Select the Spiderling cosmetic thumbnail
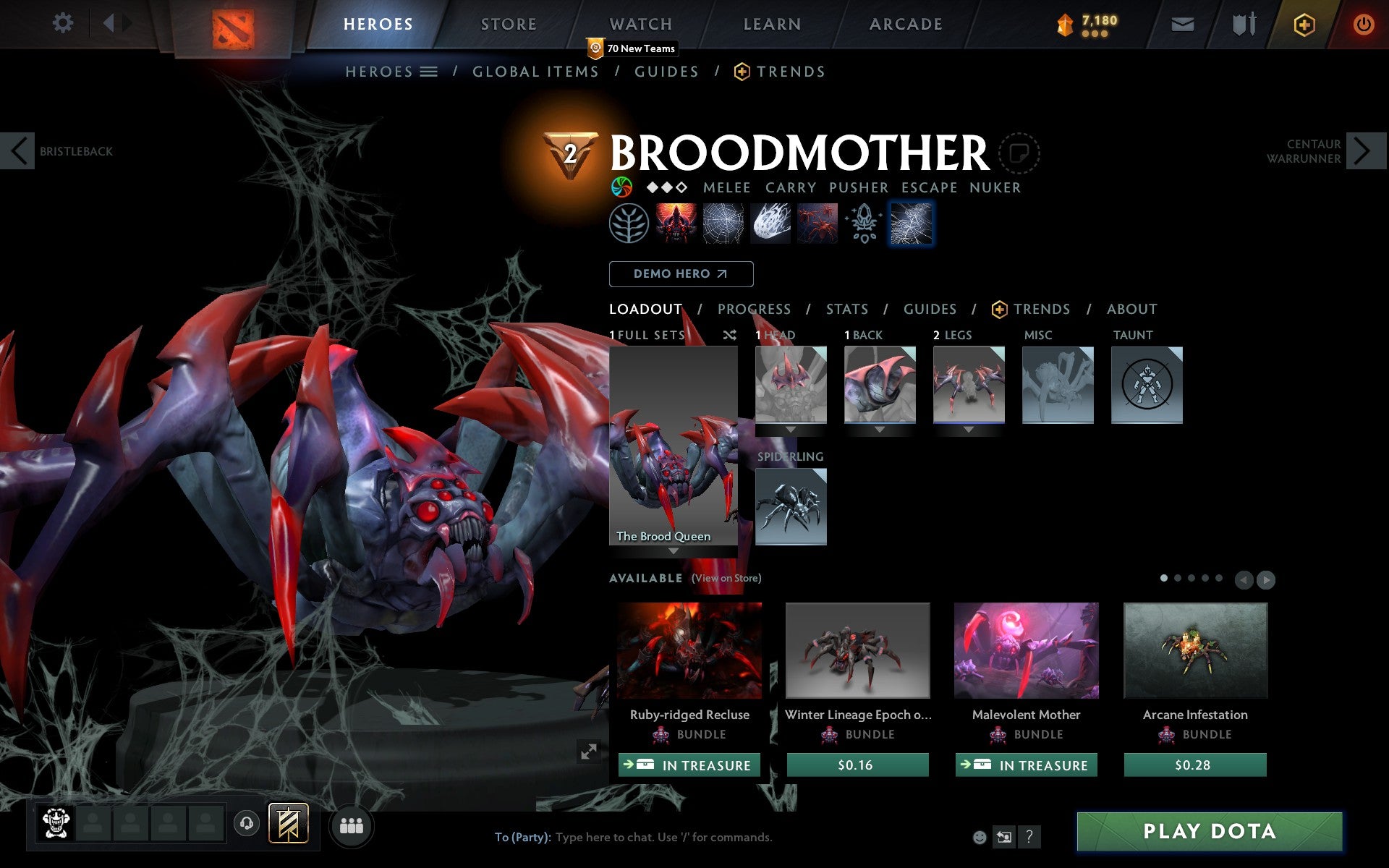This screenshot has height=868, width=1389. point(790,507)
